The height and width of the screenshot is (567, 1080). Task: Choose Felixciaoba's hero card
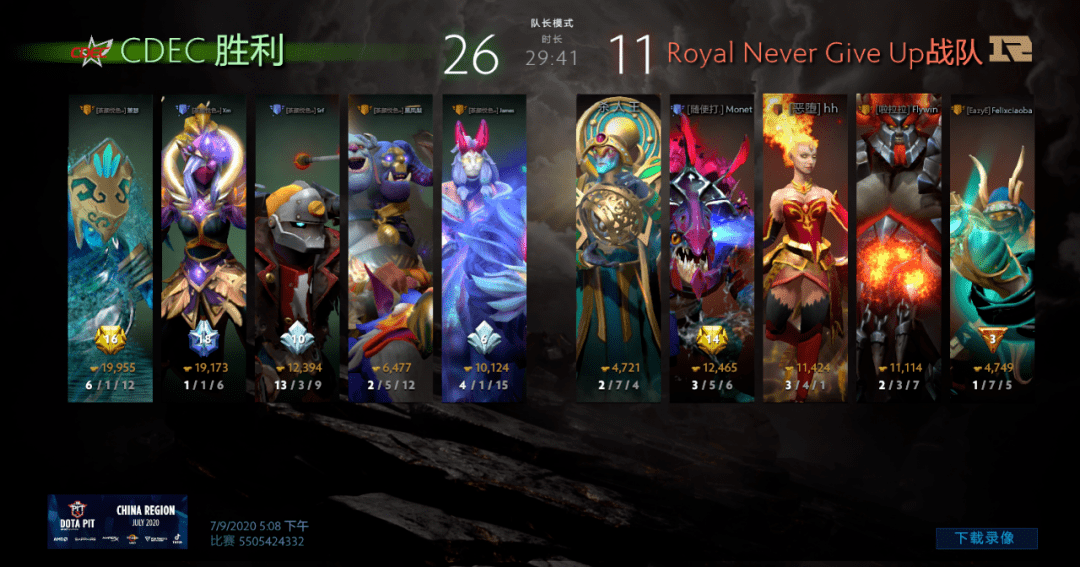point(992,248)
